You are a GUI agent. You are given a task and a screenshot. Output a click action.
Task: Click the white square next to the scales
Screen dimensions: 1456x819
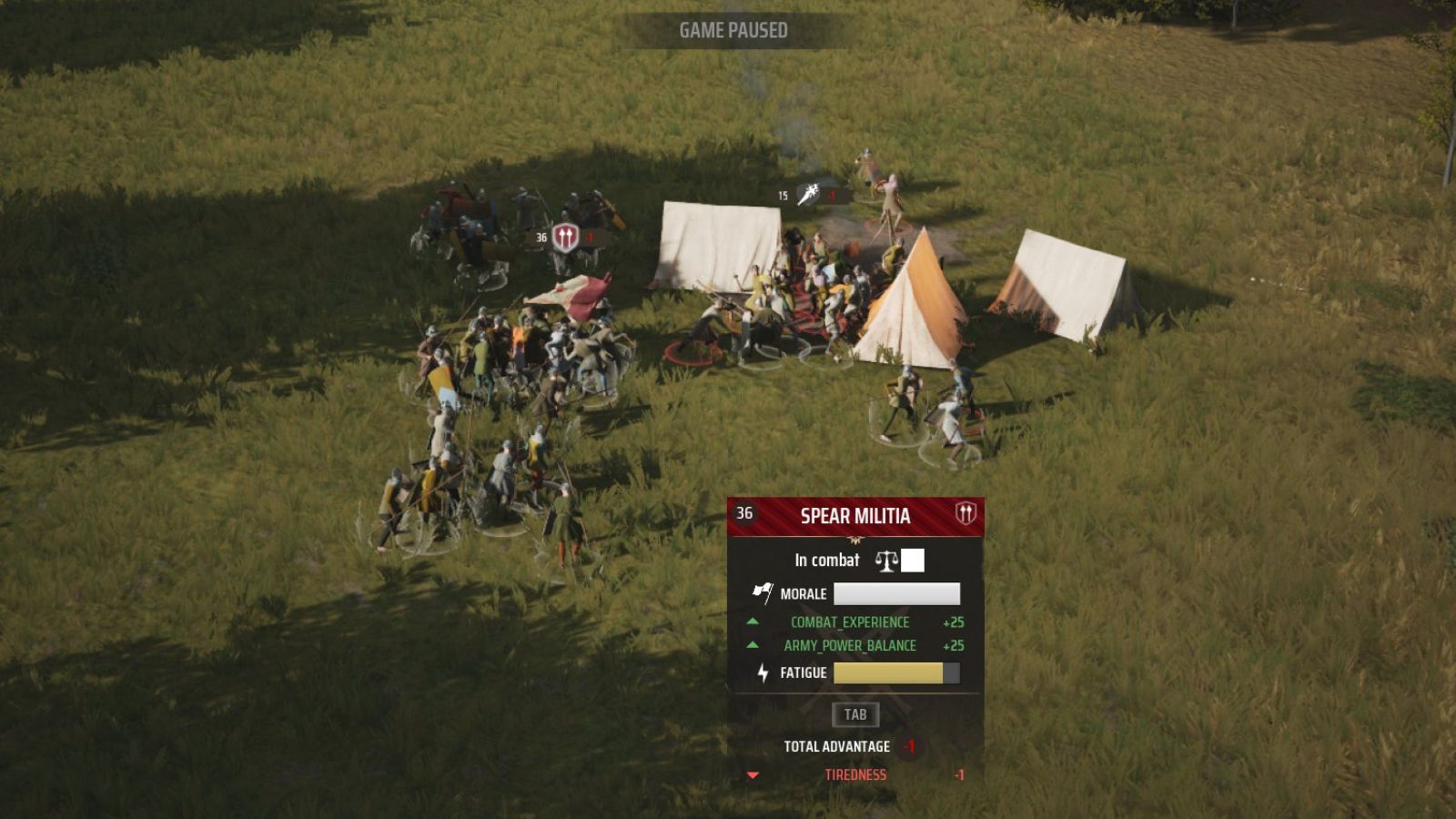(x=913, y=561)
